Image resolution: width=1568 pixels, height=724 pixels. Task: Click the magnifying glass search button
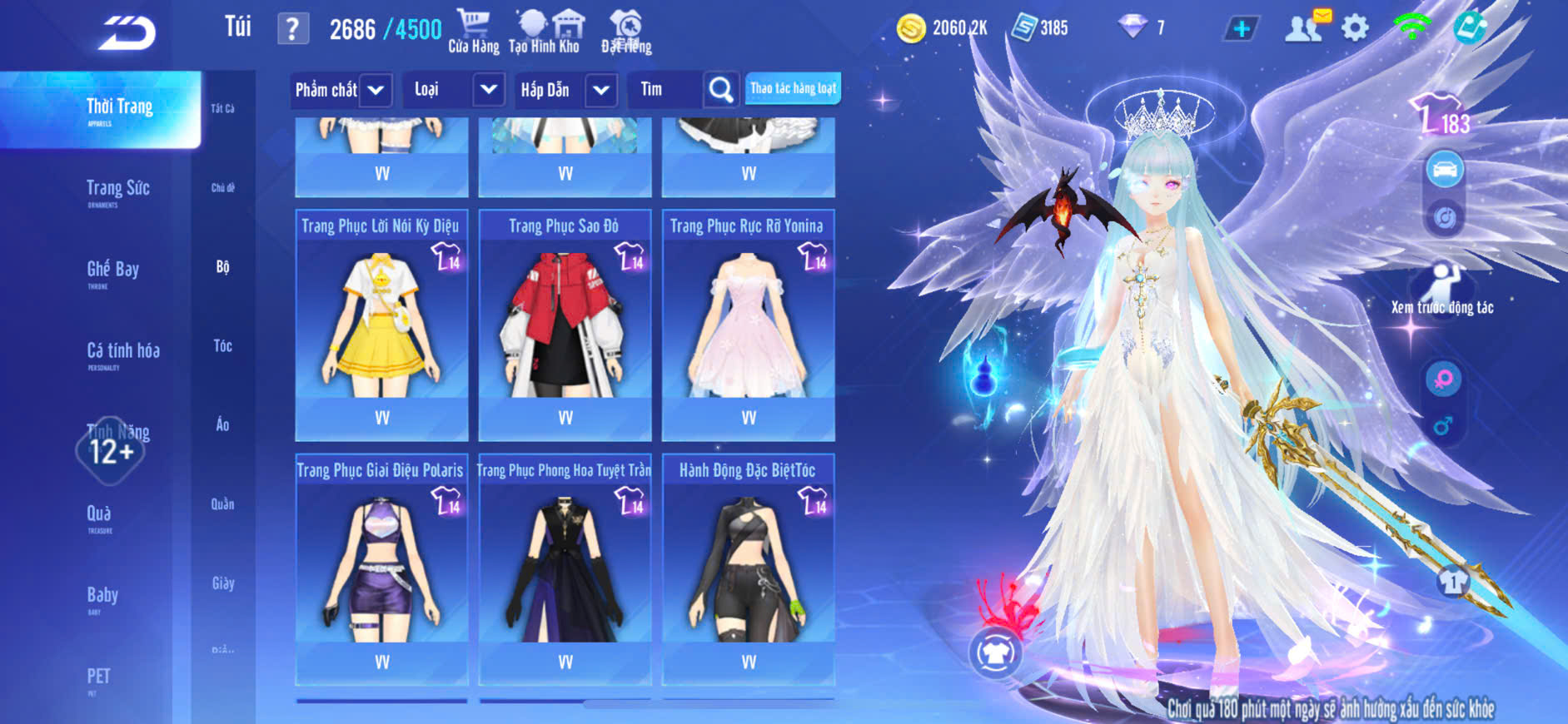click(x=720, y=90)
